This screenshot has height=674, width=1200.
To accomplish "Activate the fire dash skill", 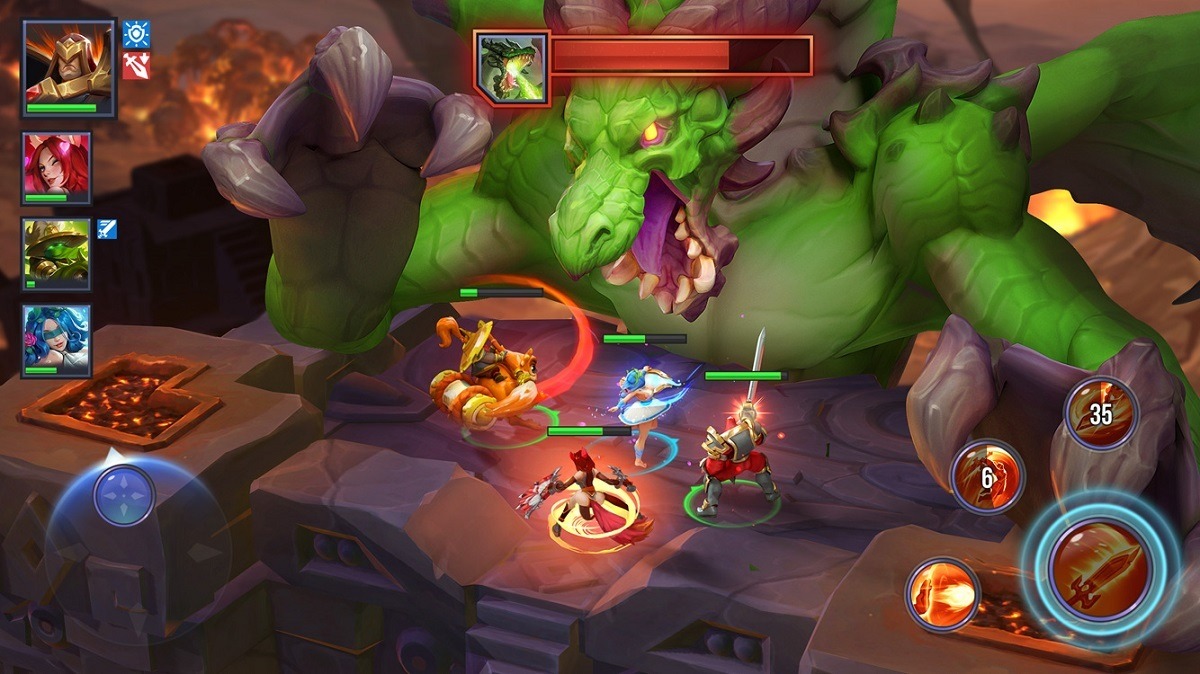I will point(942,595).
